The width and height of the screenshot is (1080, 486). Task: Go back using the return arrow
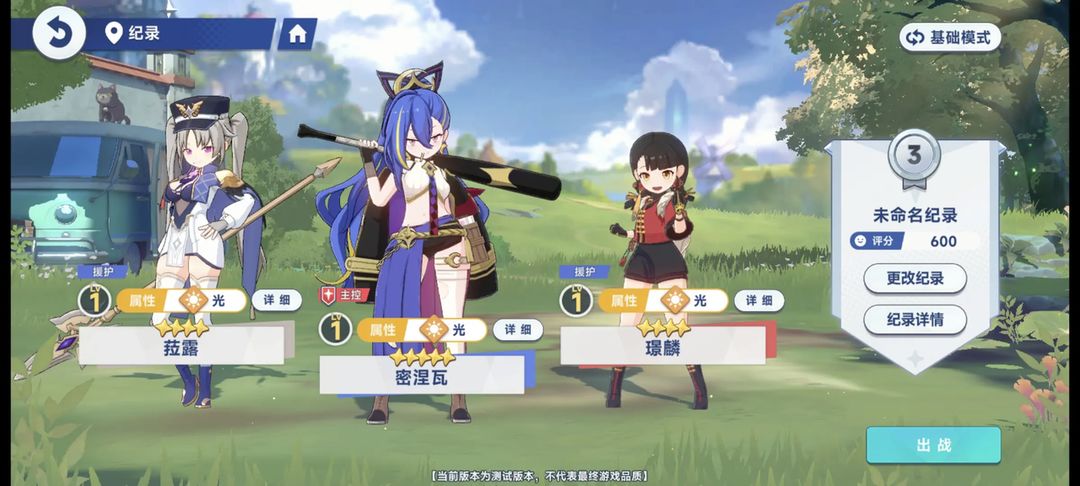click(x=58, y=34)
